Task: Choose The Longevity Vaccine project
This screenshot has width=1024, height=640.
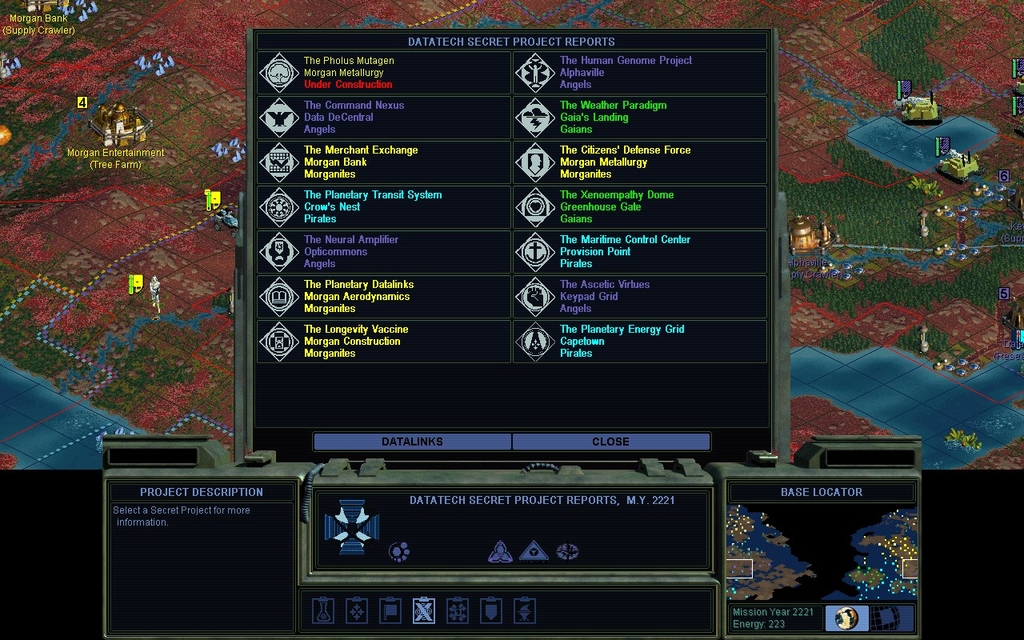Action: click(x=384, y=341)
